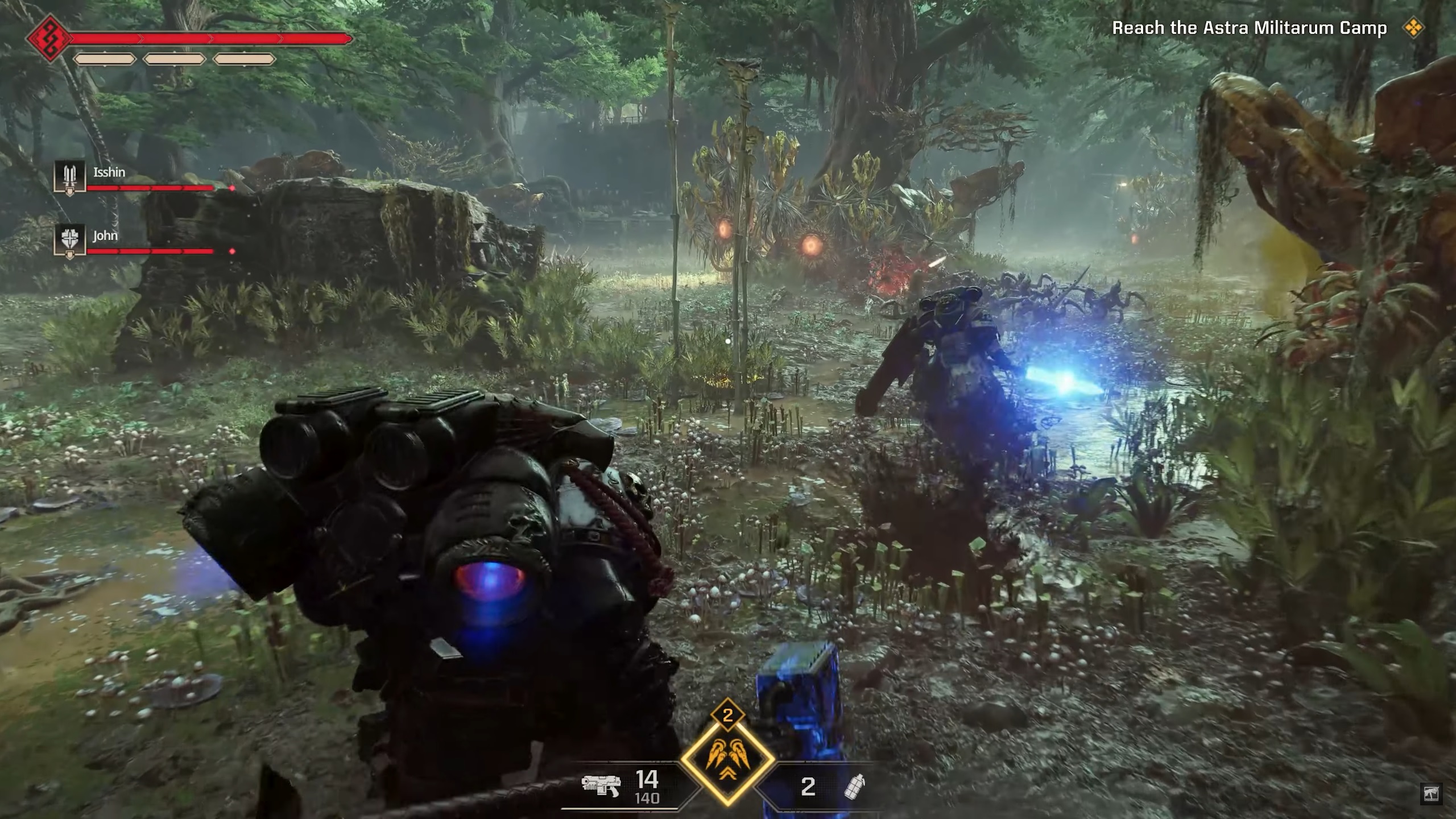Open the Astra Militarum Camp objective tracker
Screen dimensions: 1456x819
[1249, 28]
